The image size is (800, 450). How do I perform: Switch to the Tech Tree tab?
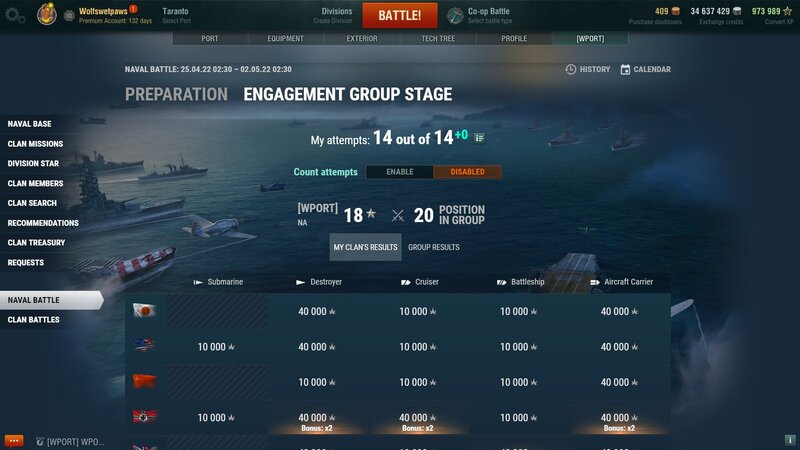pyautogui.click(x=438, y=39)
